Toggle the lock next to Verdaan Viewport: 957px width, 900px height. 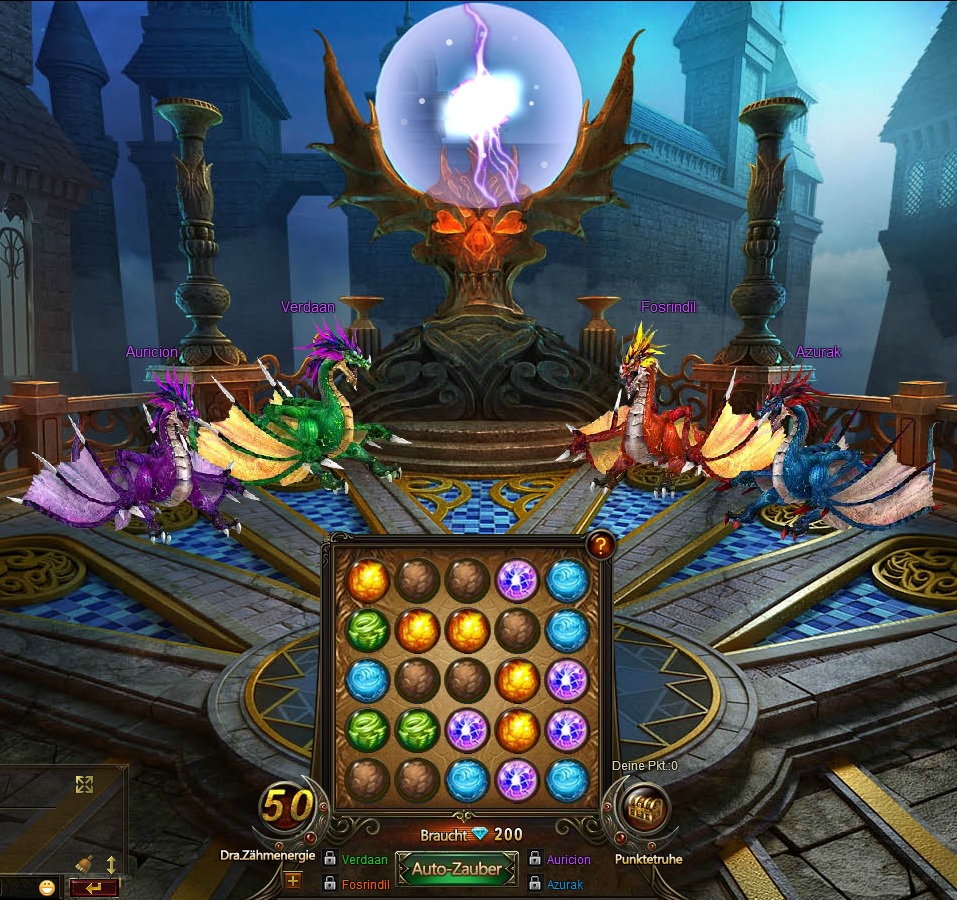[x=329, y=859]
